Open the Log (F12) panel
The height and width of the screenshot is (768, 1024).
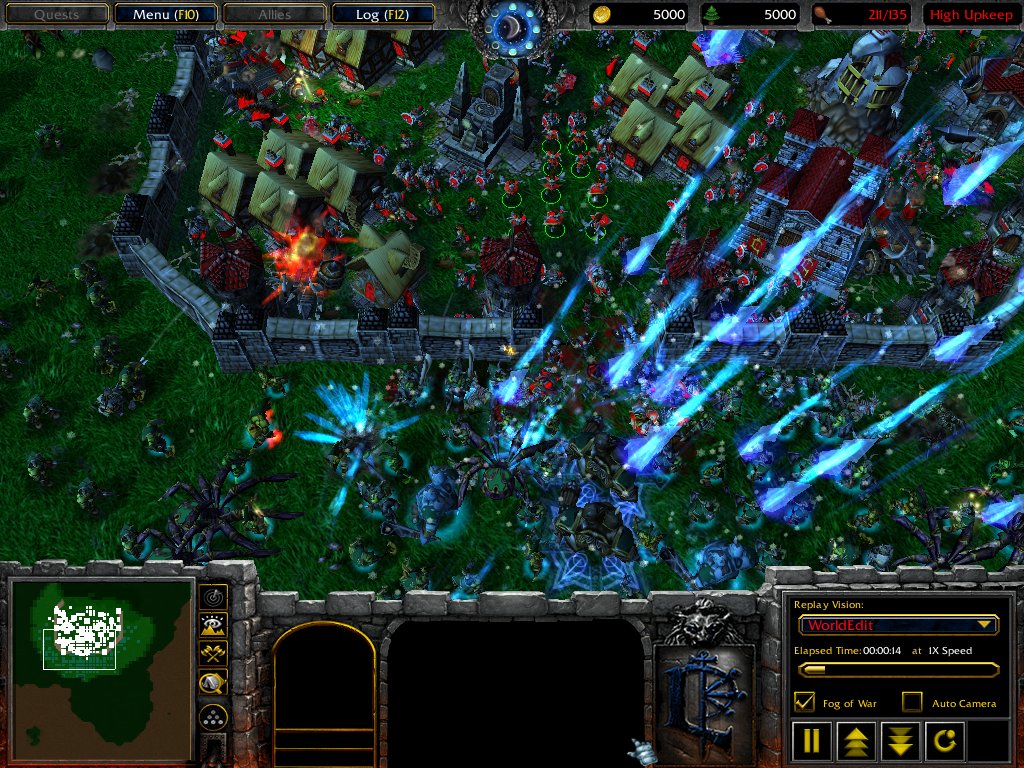[382, 14]
